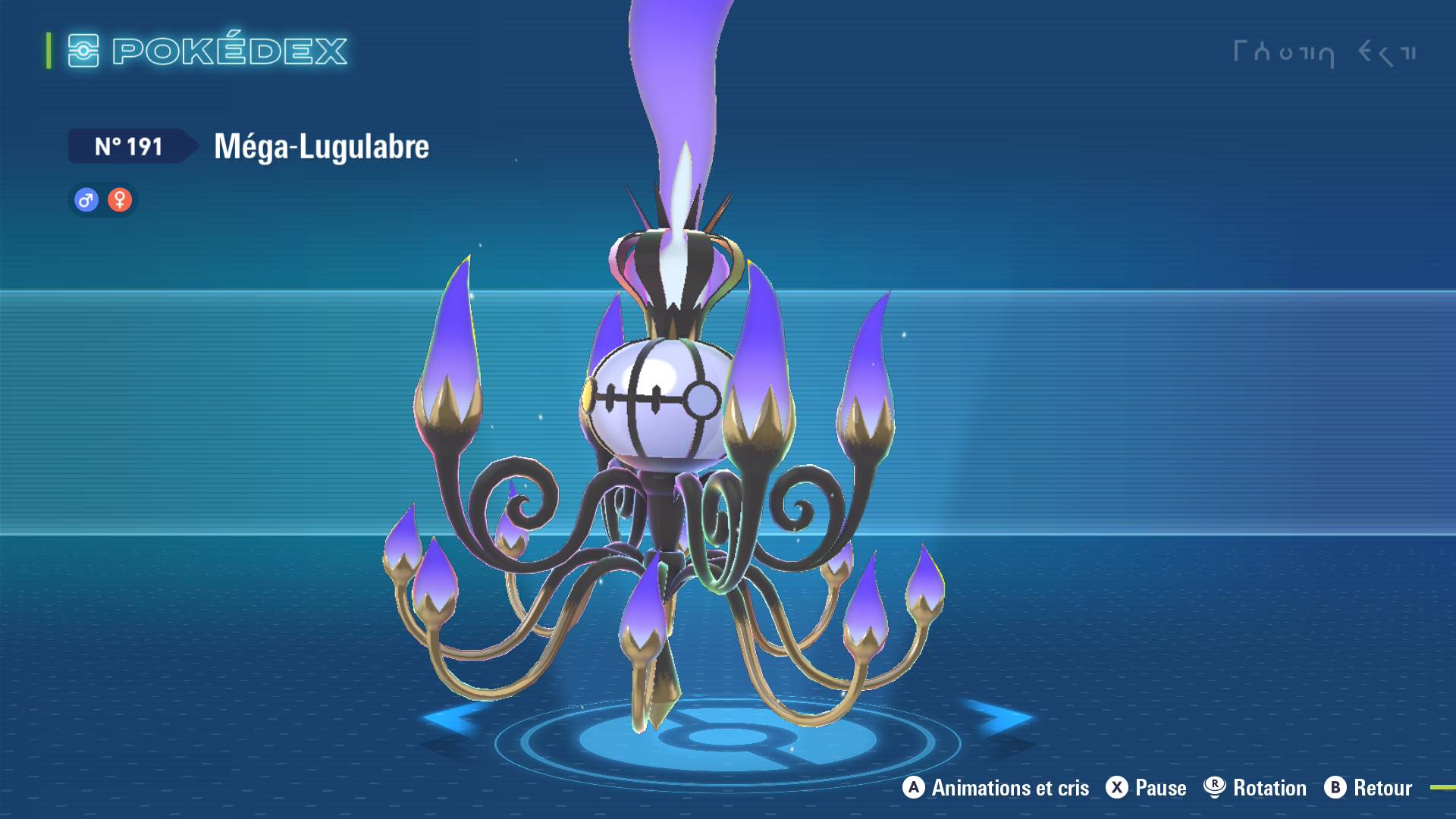
Task: Expand the N° 191 entry badge
Action: 129,146
